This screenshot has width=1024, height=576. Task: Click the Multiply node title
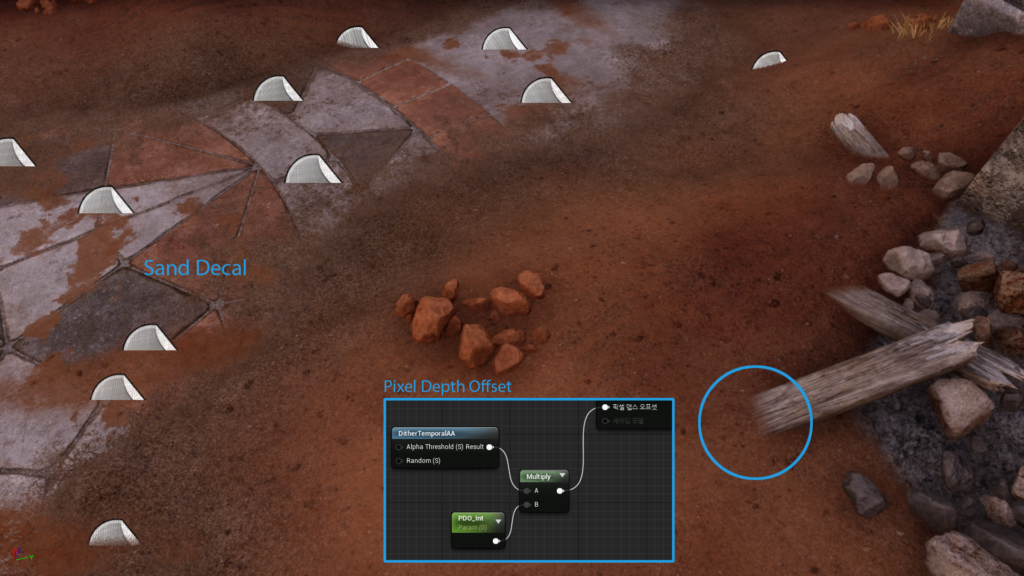point(538,476)
